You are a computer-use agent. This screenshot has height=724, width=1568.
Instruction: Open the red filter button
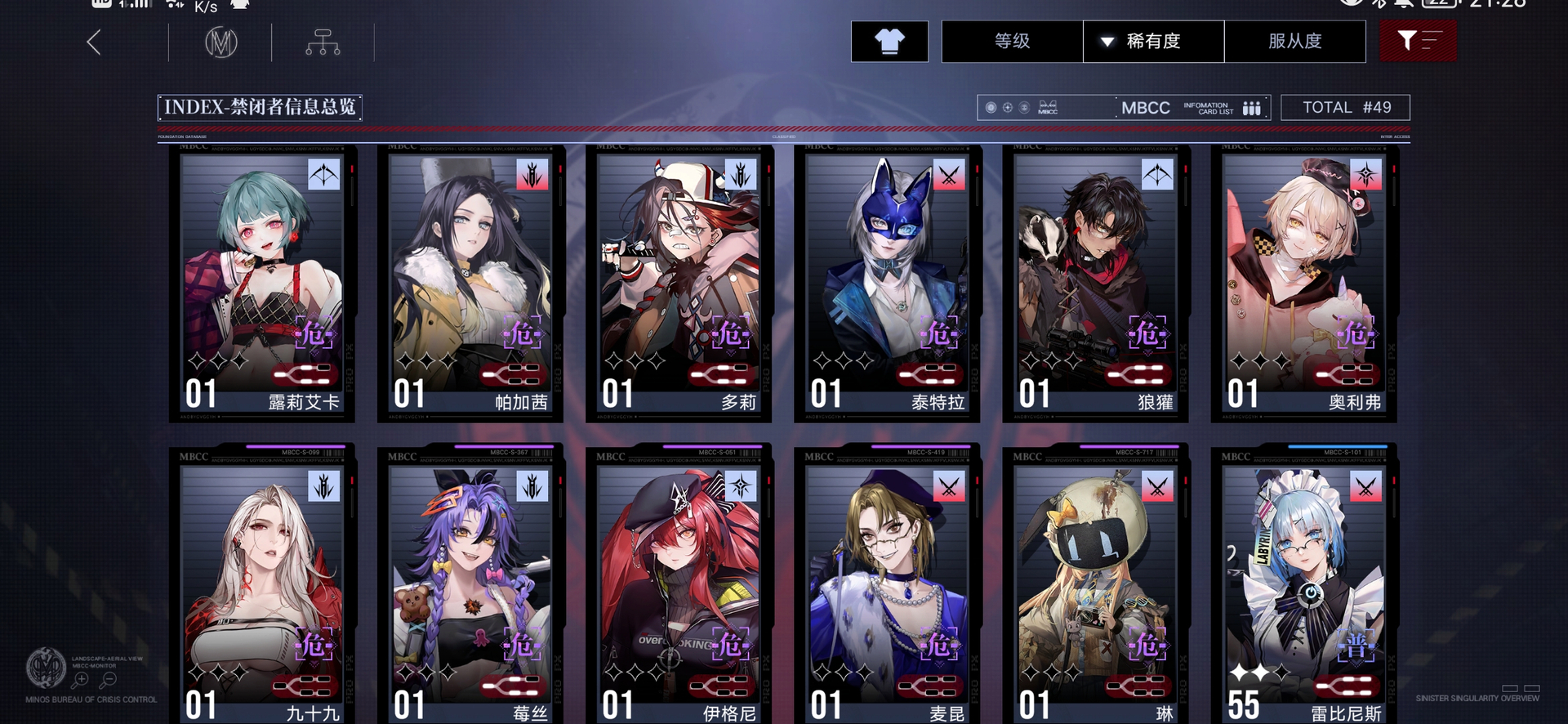[1417, 42]
